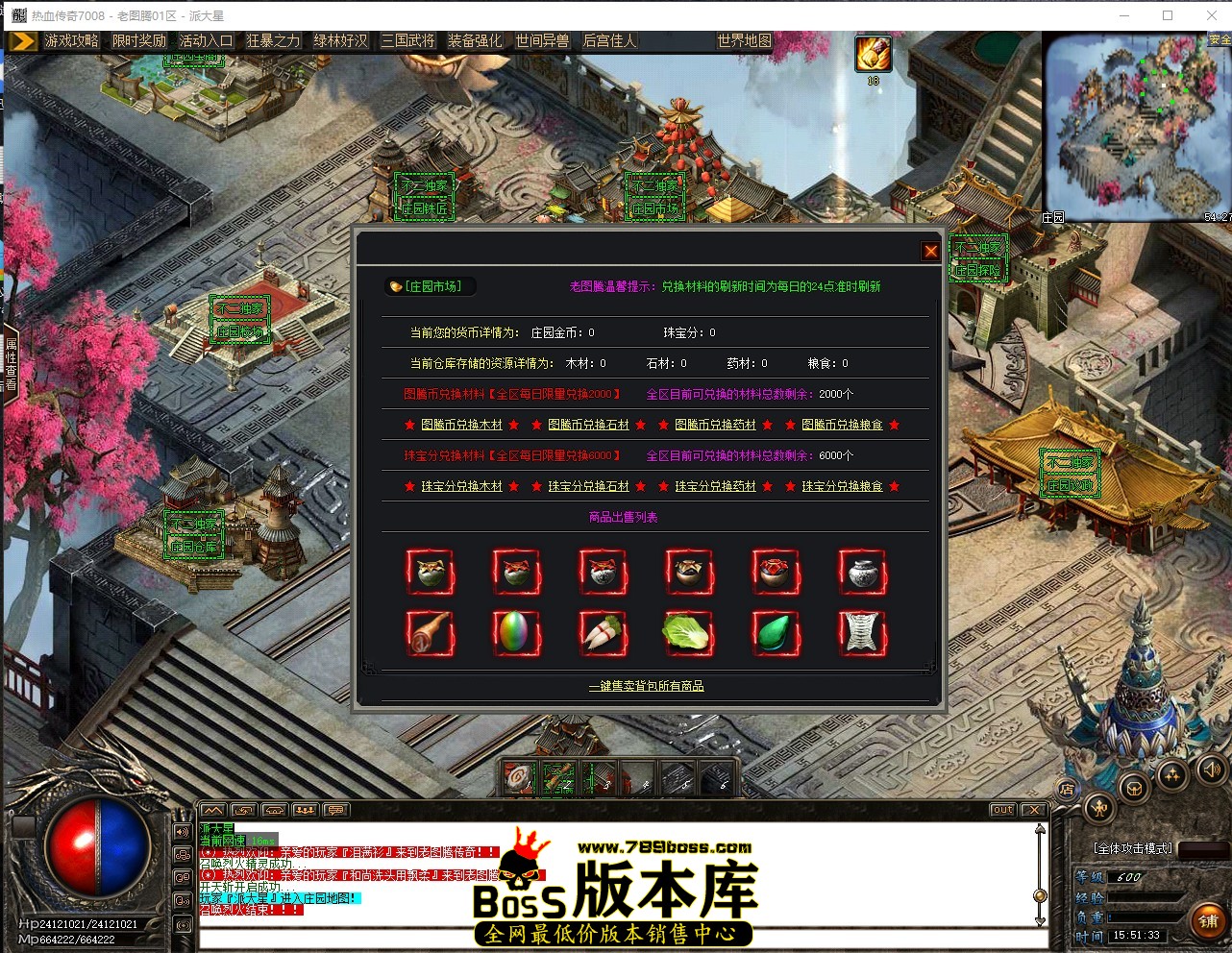Click the crate/goods circular icon above the stats panel

1135,788
